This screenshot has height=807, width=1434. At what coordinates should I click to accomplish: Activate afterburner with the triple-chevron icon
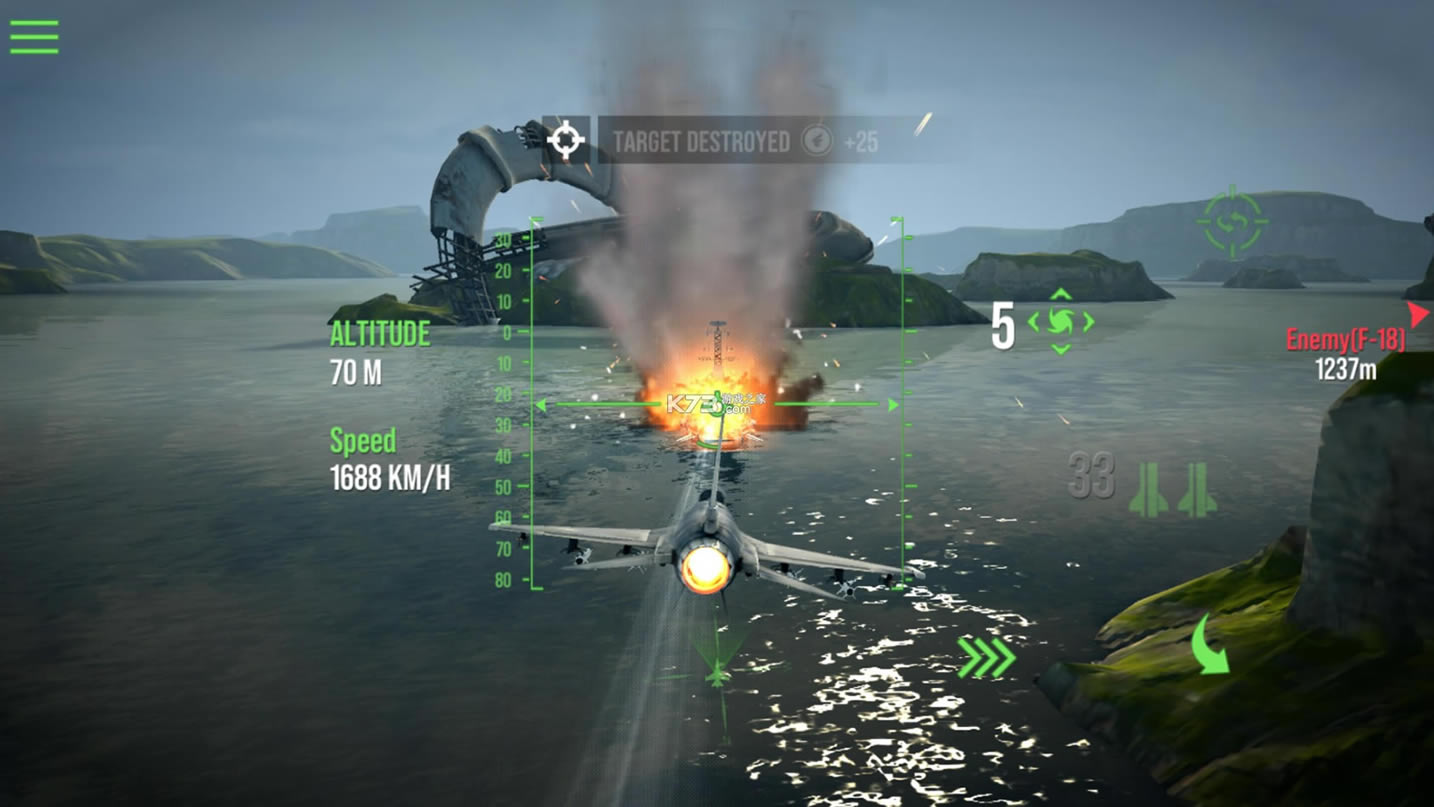pos(986,657)
